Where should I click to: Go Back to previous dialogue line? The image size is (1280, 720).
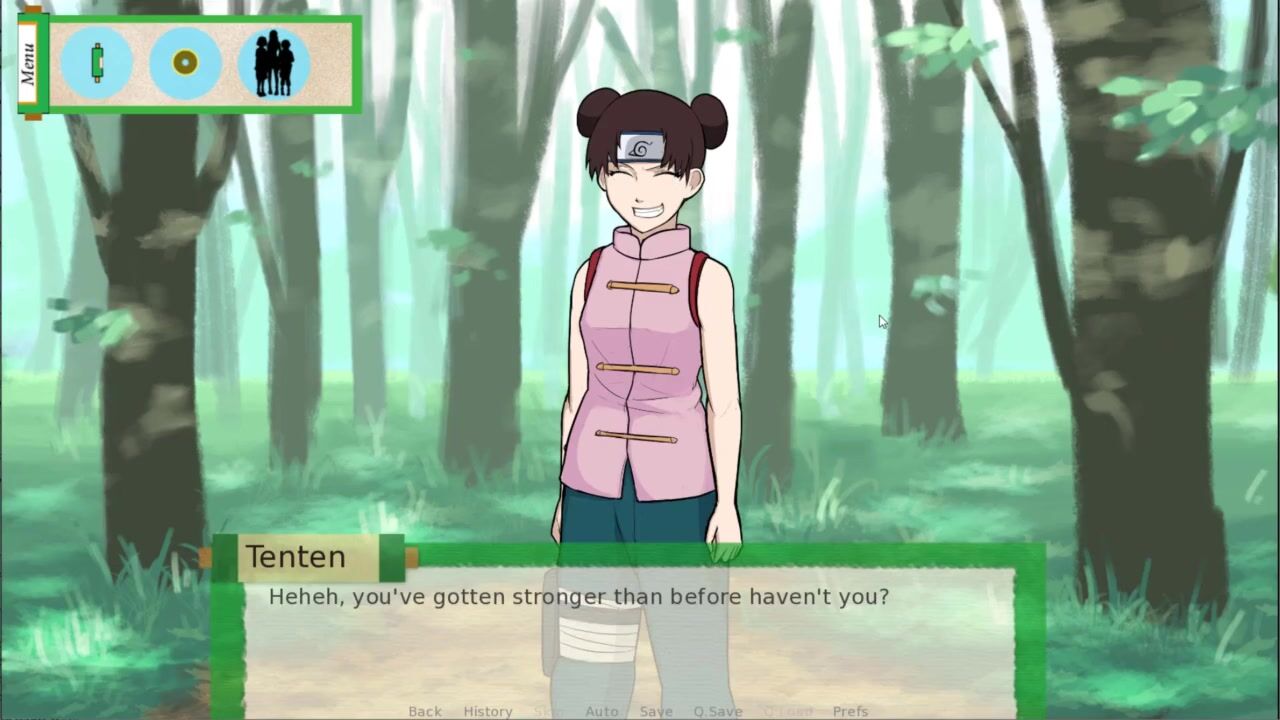tap(424, 711)
